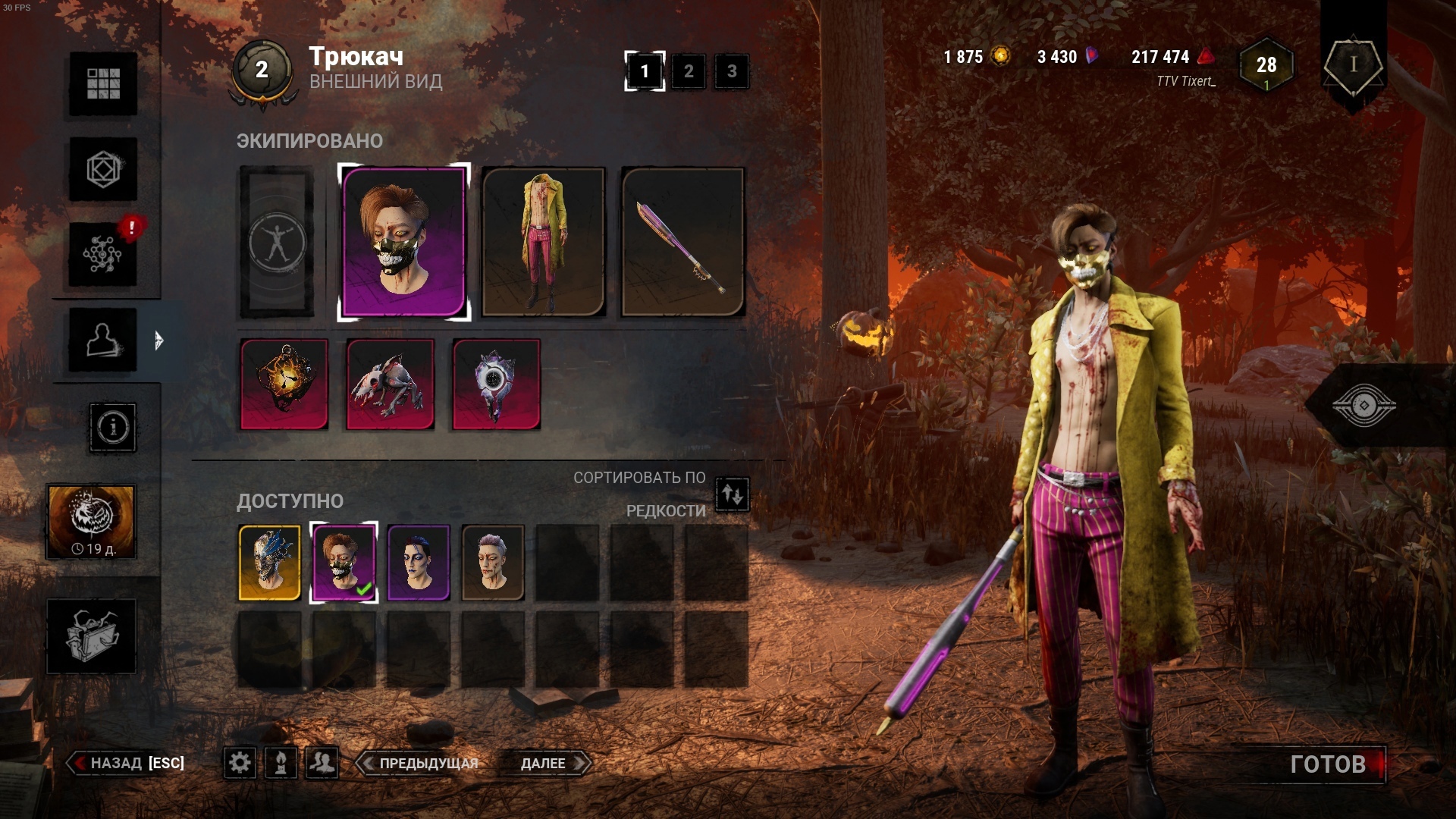Select the equipped flaming pendant charm
Viewport: 1456px width, 819px height.
click(x=284, y=384)
